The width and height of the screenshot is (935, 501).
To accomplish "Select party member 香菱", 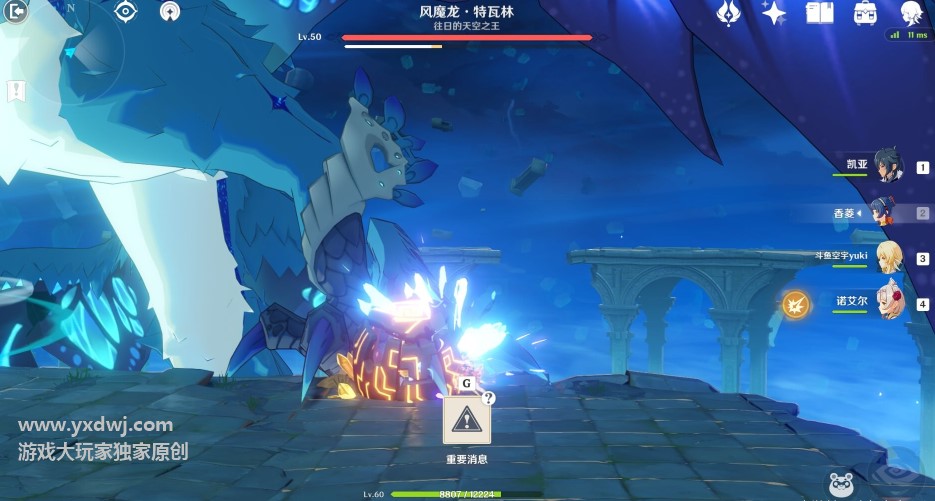I will click(x=882, y=212).
